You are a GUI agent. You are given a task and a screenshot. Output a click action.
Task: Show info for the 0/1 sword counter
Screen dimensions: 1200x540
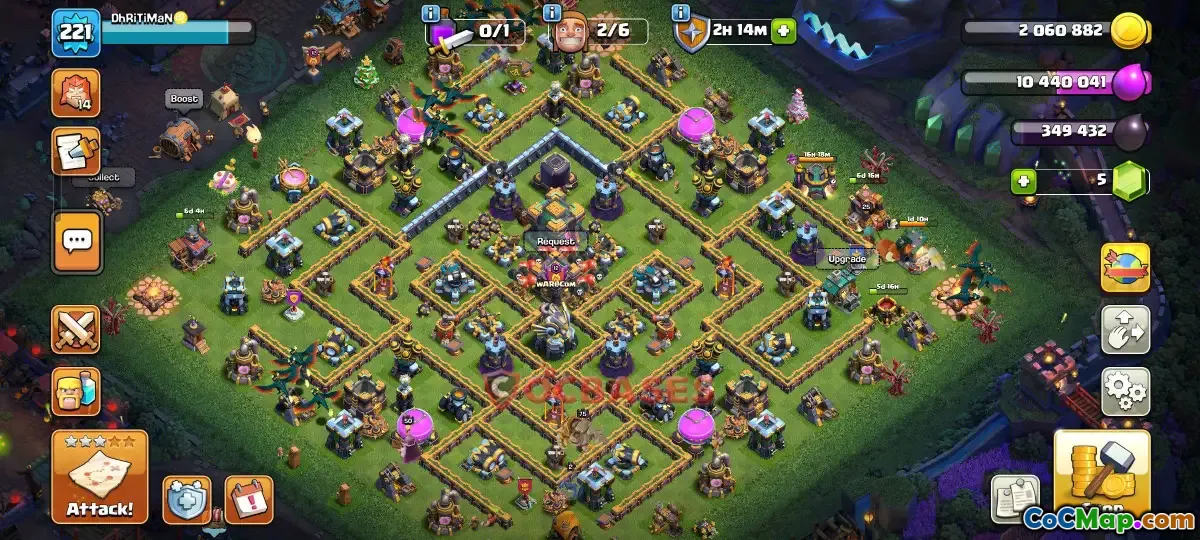click(431, 13)
